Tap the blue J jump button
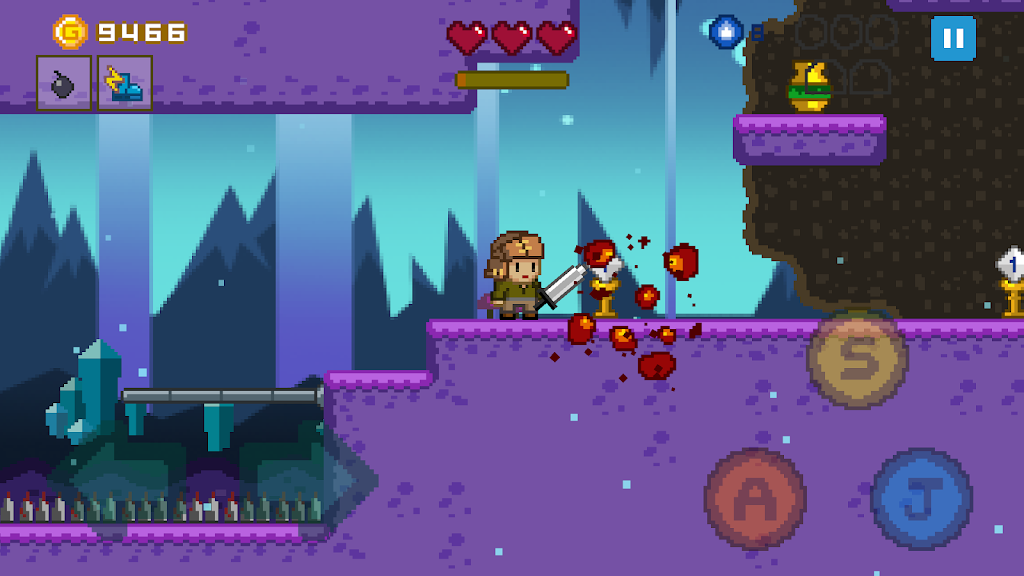 921,498
